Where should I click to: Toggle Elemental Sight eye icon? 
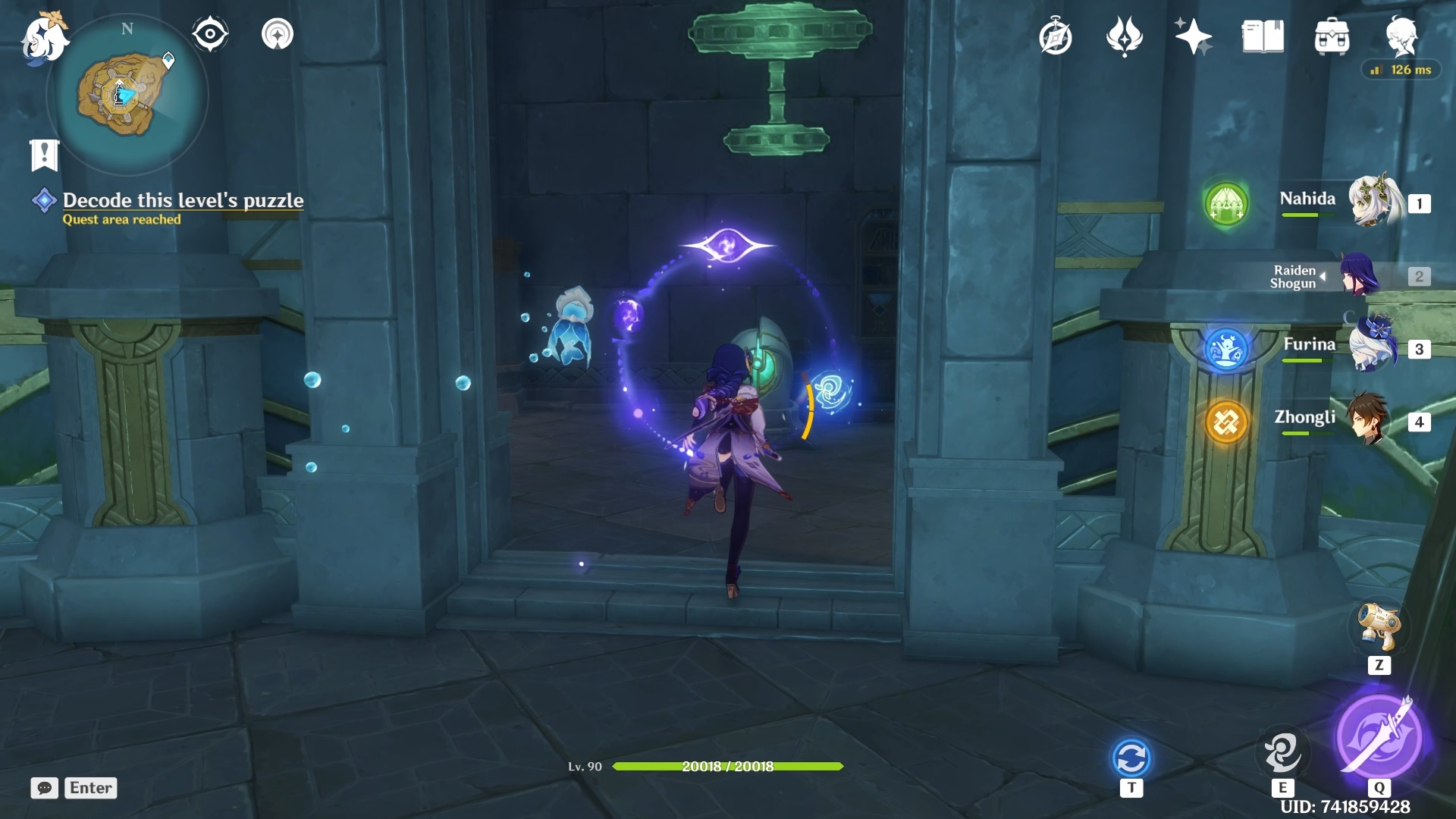coord(210,34)
